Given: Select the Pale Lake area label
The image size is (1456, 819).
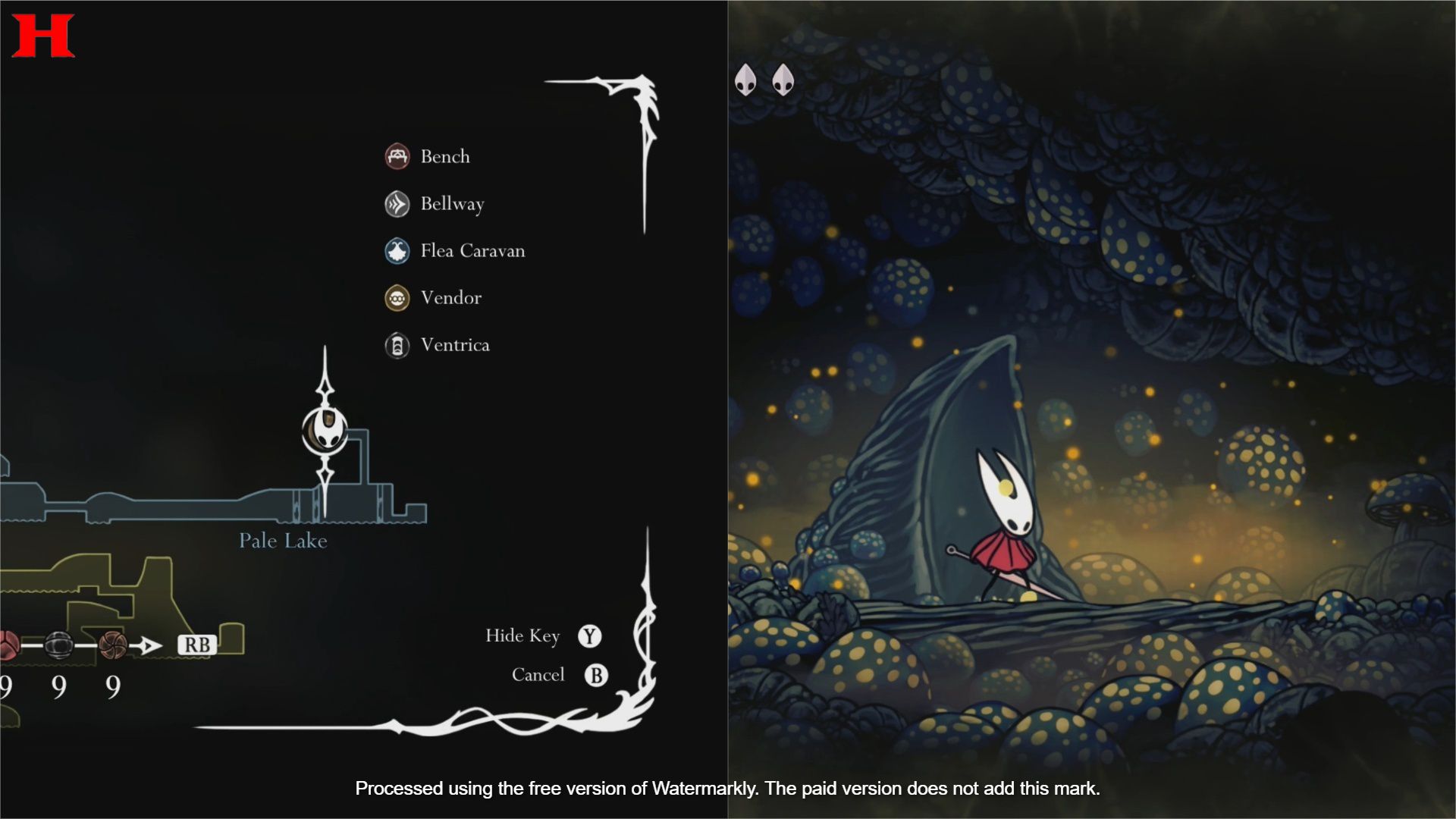Looking at the screenshot, I should pos(283,541).
